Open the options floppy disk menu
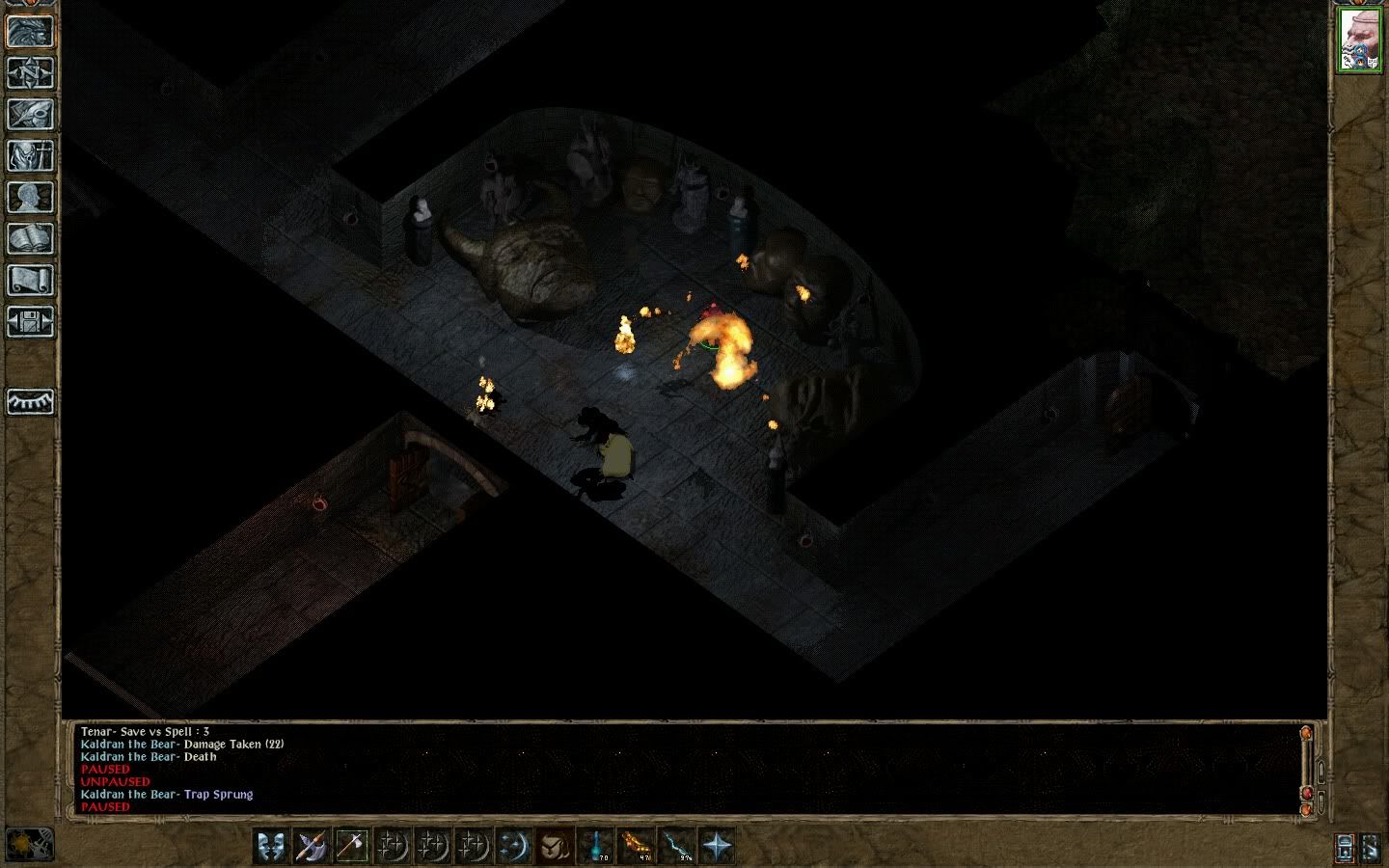The height and width of the screenshot is (868, 1389). (31, 322)
